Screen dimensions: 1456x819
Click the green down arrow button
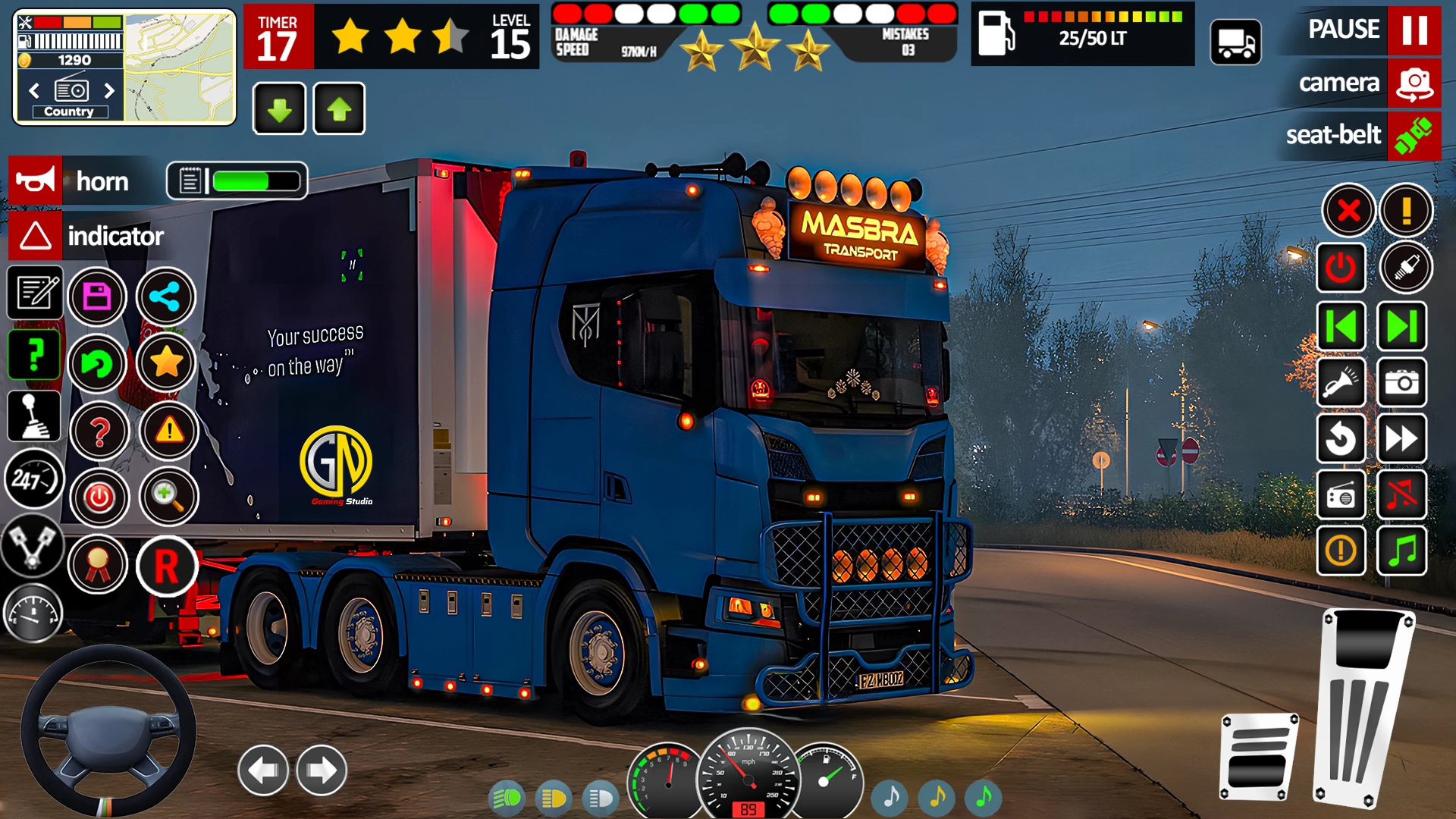click(279, 109)
